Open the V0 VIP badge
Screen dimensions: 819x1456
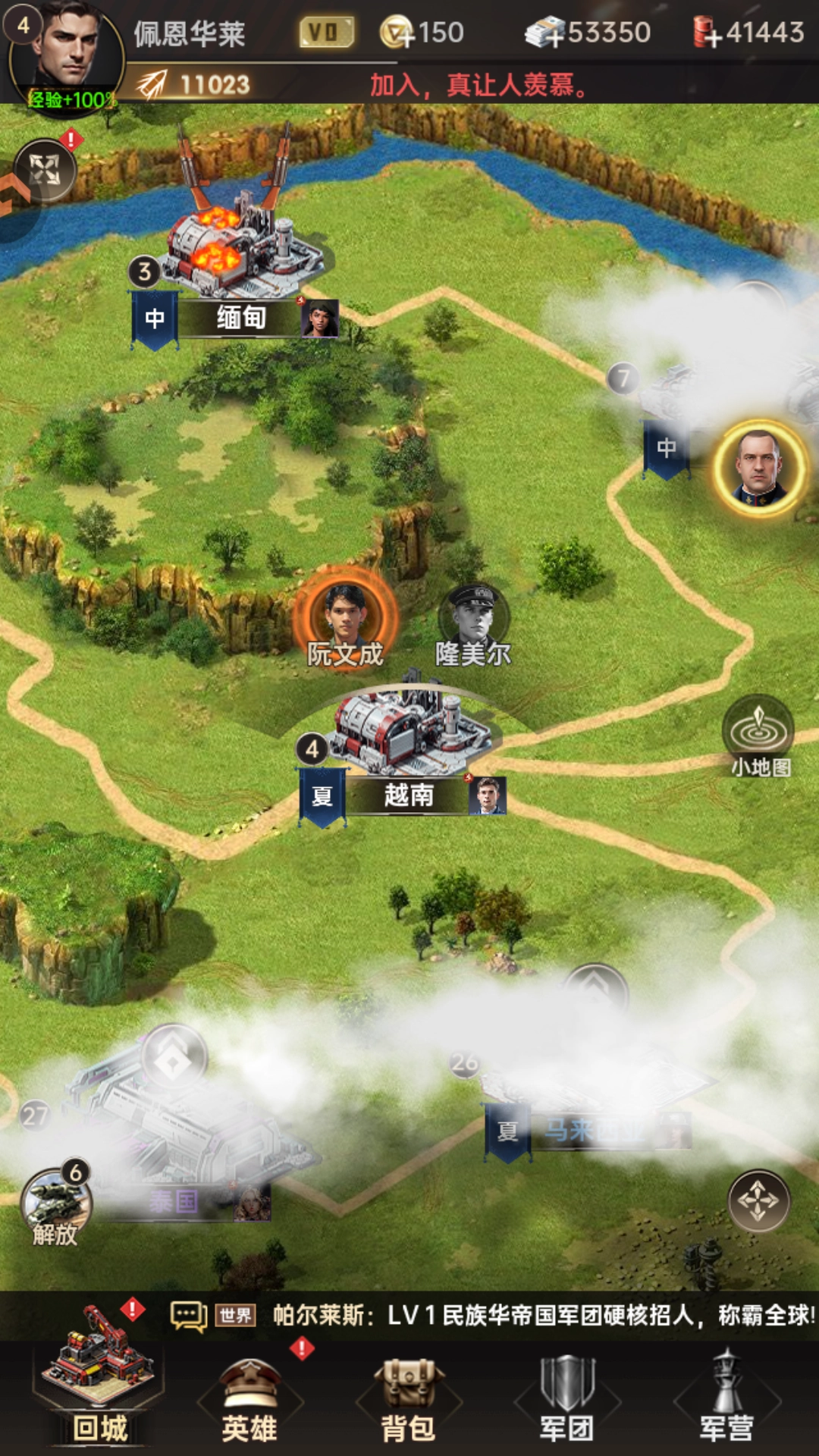[x=326, y=33]
